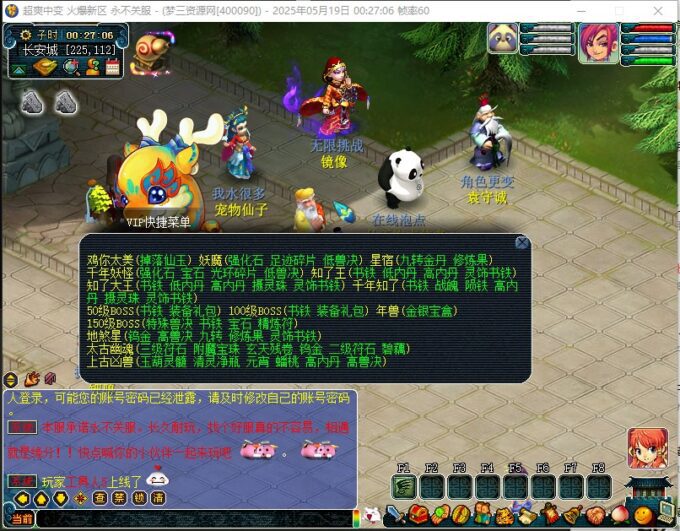The width and height of the screenshot is (680, 531).
Task: Open the map search magnifier icon
Action: [71, 67]
